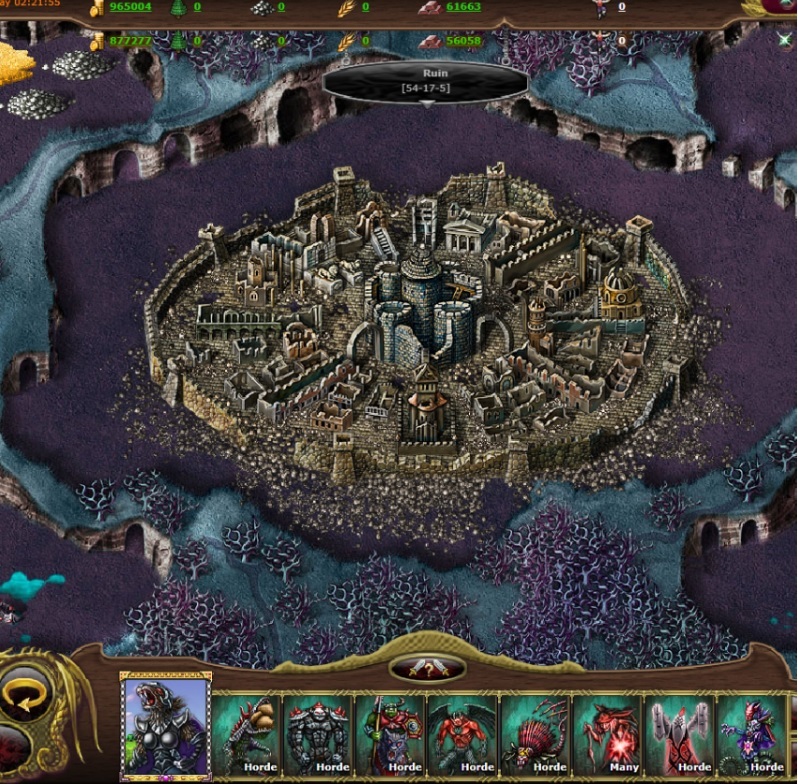This screenshot has width=798, height=784.
Task: Pick the purple sorcerer Horde unit
Action: pos(752,734)
